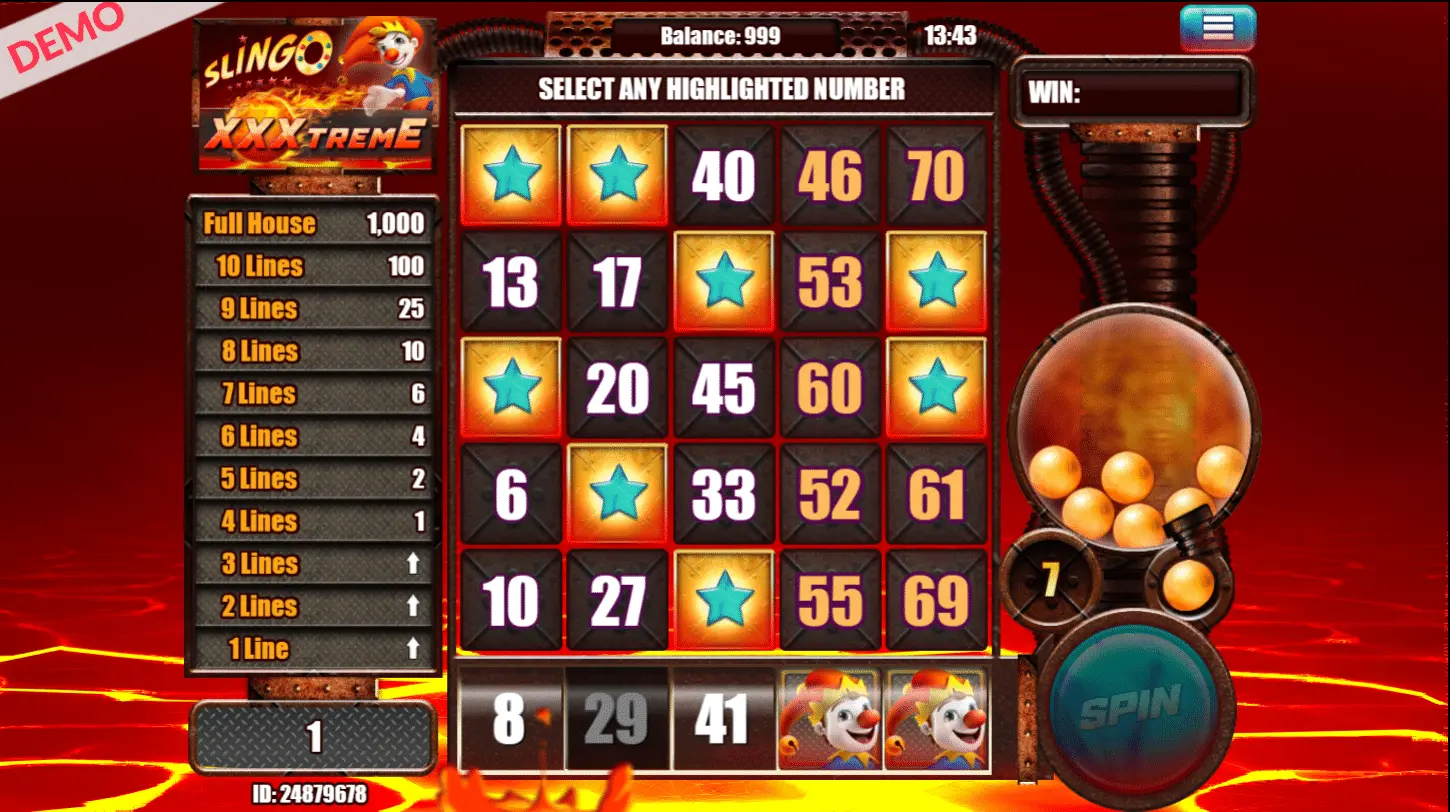Image resolution: width=1450 pixels, height=812 pixels.
Task: Select the highlighted star beside 53
Action: [x=936, y=281]
